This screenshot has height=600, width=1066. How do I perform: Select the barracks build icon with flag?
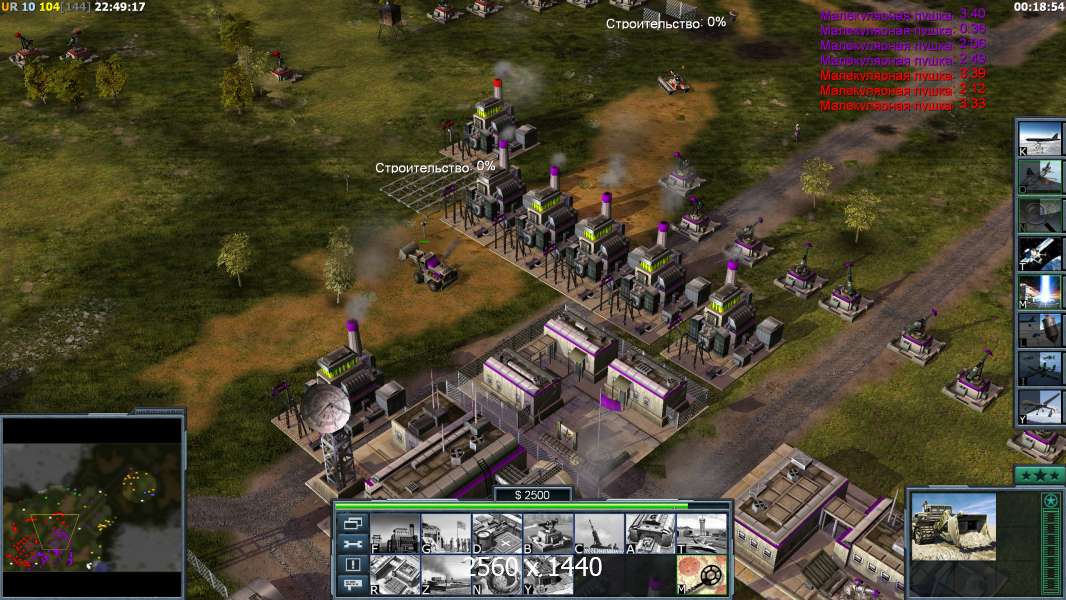(x=446, y=534)
